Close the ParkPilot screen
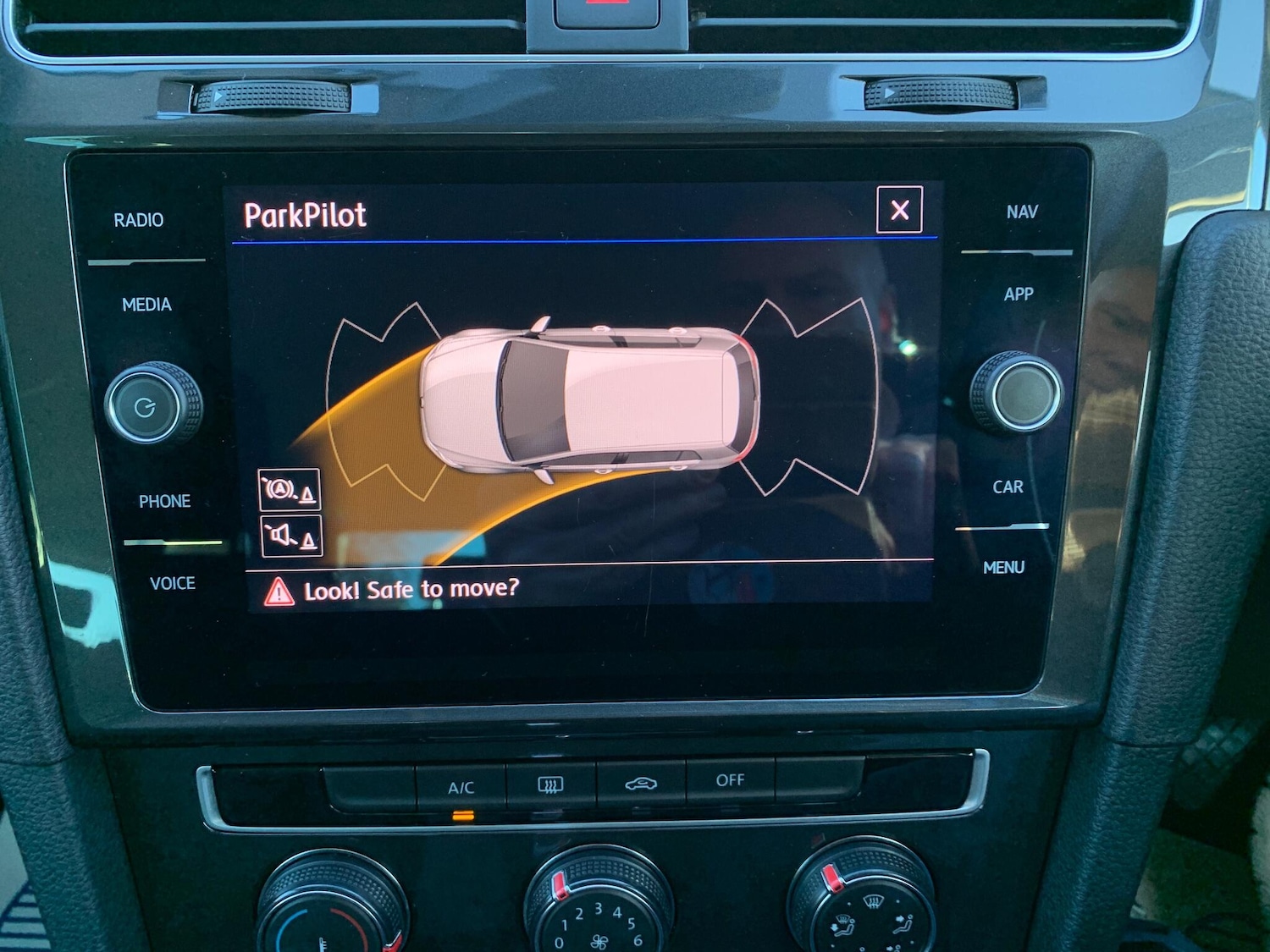This screenshot has width=1270, height=952. (899, 209)
